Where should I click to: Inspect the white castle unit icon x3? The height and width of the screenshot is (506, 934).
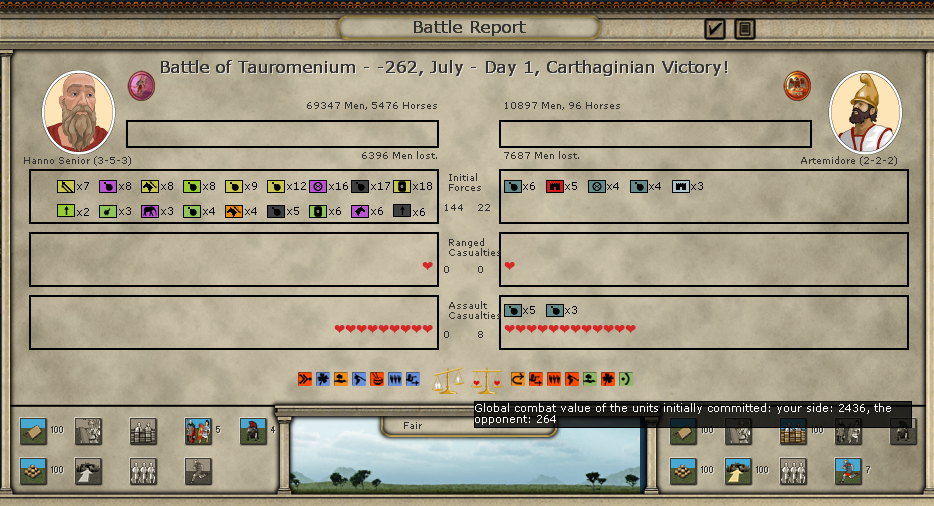point(681,186)
